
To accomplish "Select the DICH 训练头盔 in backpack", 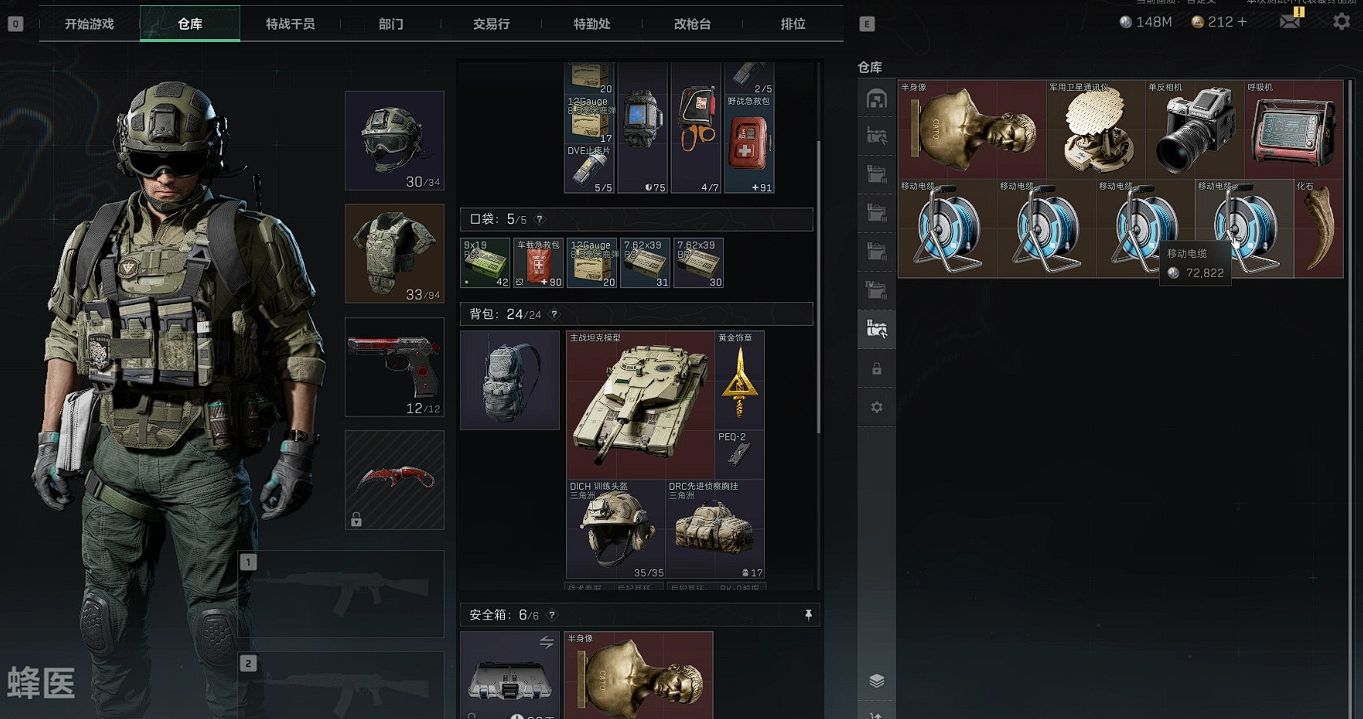I will [x=615, y=530].
